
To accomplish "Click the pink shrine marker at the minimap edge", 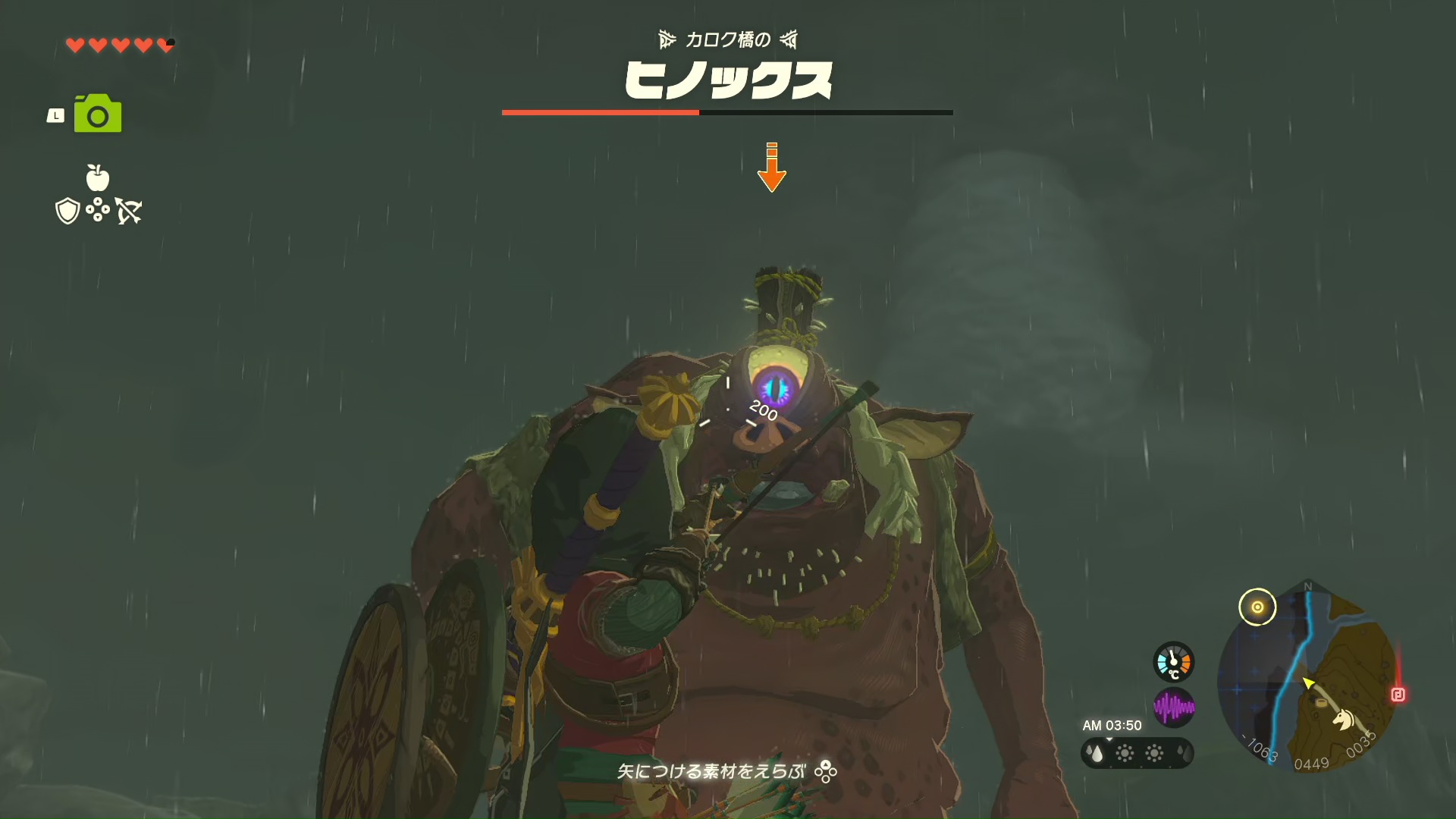I will coord(1398,695).
